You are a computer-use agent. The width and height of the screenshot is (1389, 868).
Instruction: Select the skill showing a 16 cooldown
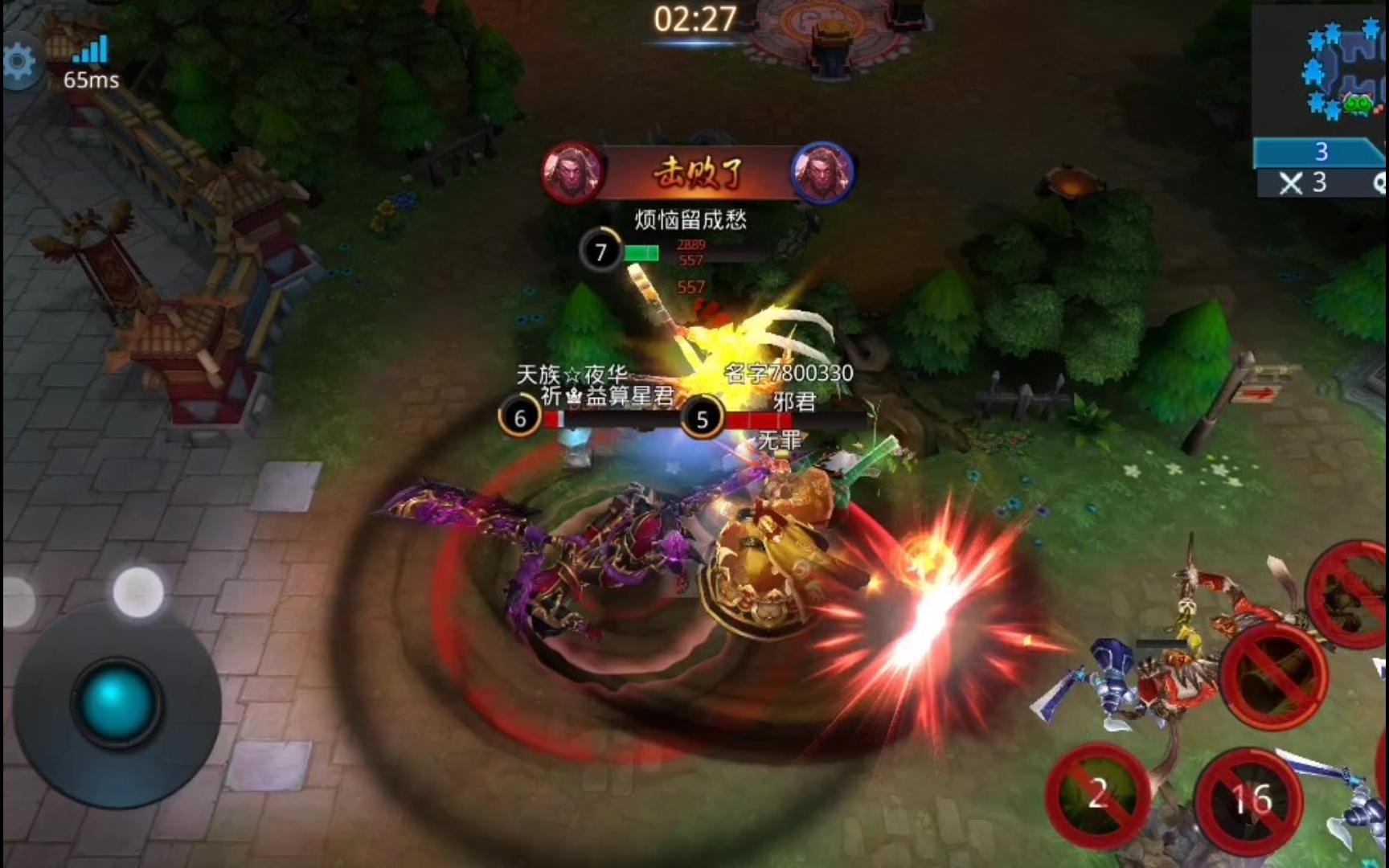1250,800
